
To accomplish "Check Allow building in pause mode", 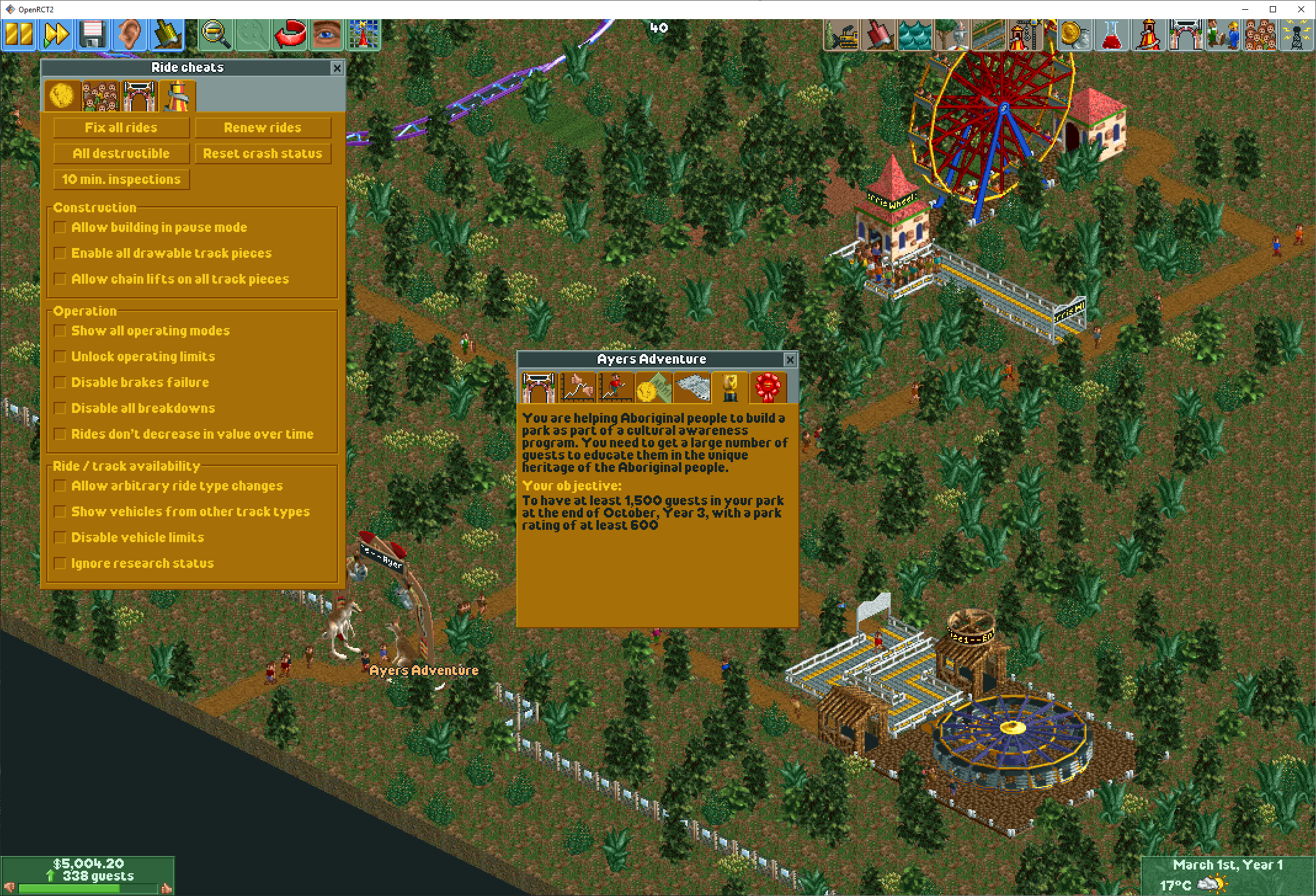I will (60, 227).
